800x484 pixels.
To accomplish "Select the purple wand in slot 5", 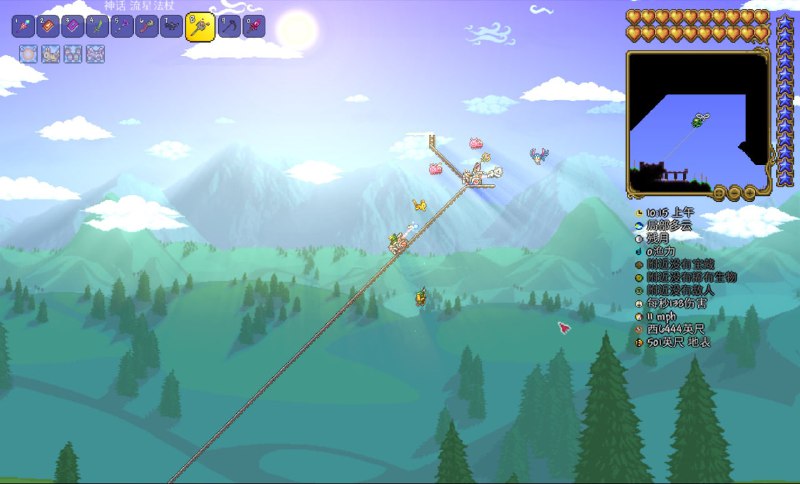I will 122,26.
